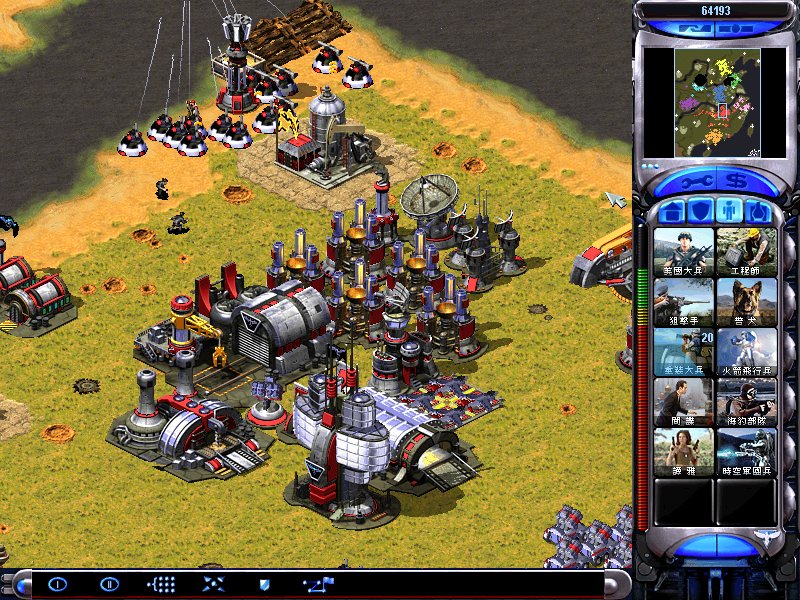Train an Engineer (工程師)

click(x=746, y=251)
